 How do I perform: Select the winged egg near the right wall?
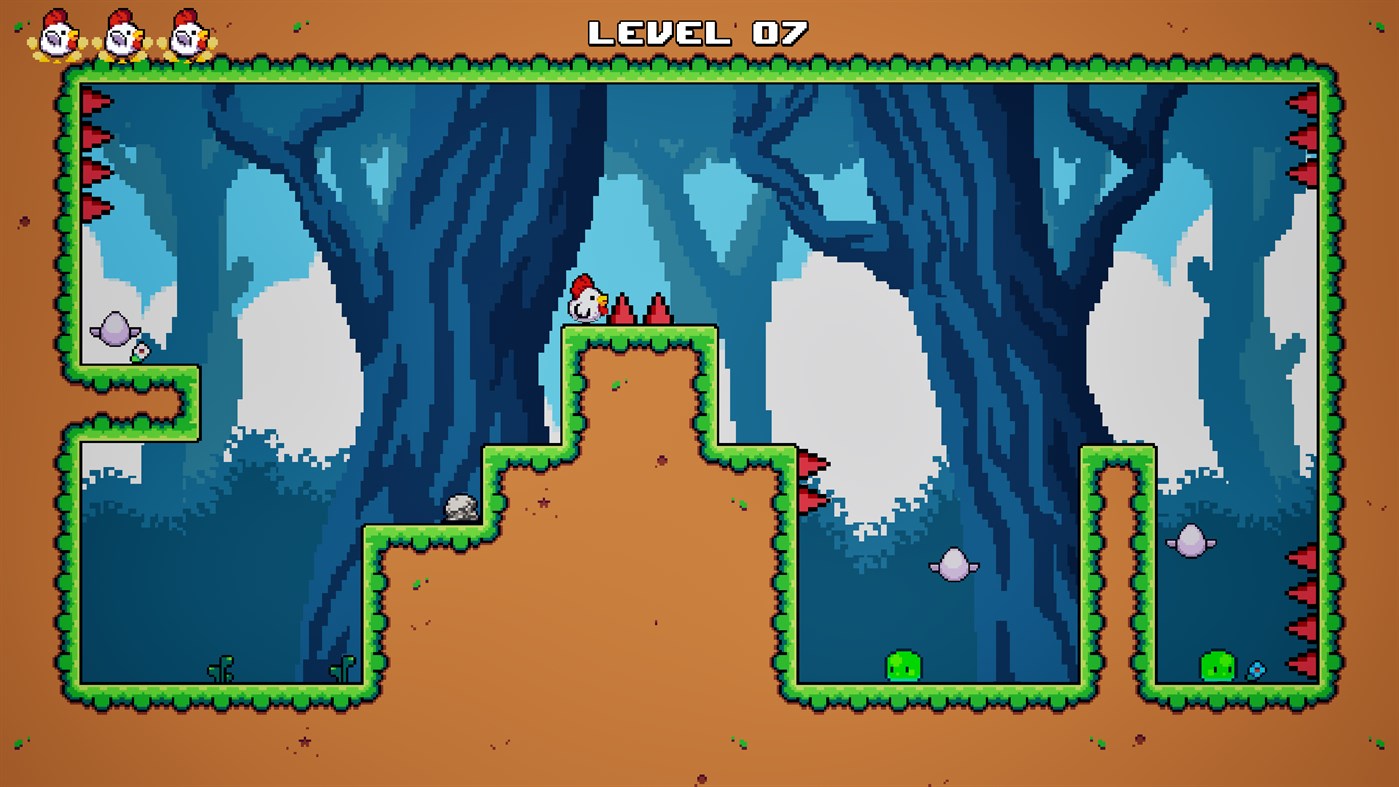point(1190,537)
